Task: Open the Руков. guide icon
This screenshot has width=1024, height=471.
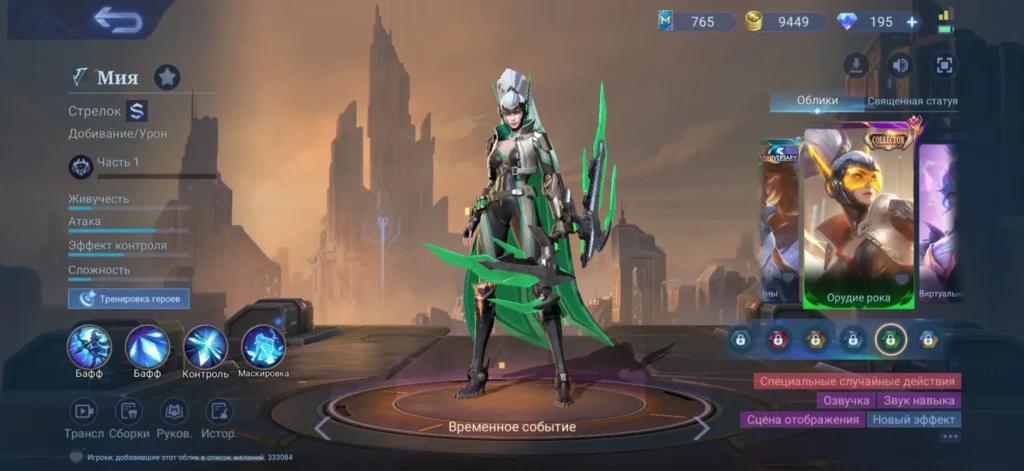Action: pos(175,411)
